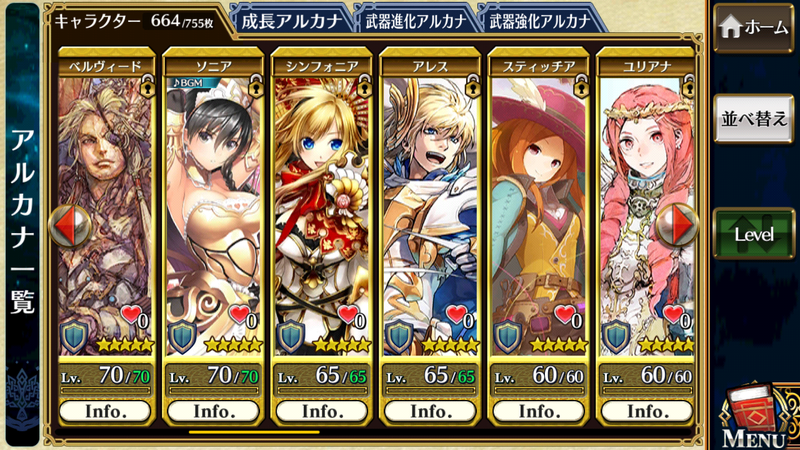Screen dimensions: 800x450
Task: Select the ユリアナ character card
Action: (646, 210)
